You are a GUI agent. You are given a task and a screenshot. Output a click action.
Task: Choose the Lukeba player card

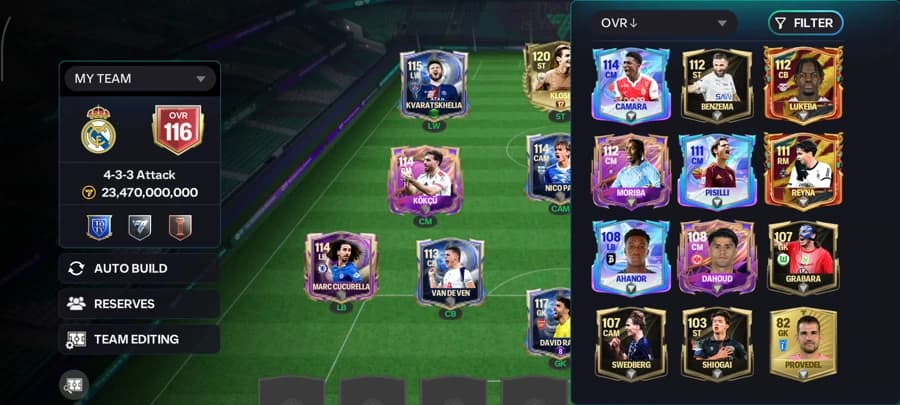(x=802, y=84)
